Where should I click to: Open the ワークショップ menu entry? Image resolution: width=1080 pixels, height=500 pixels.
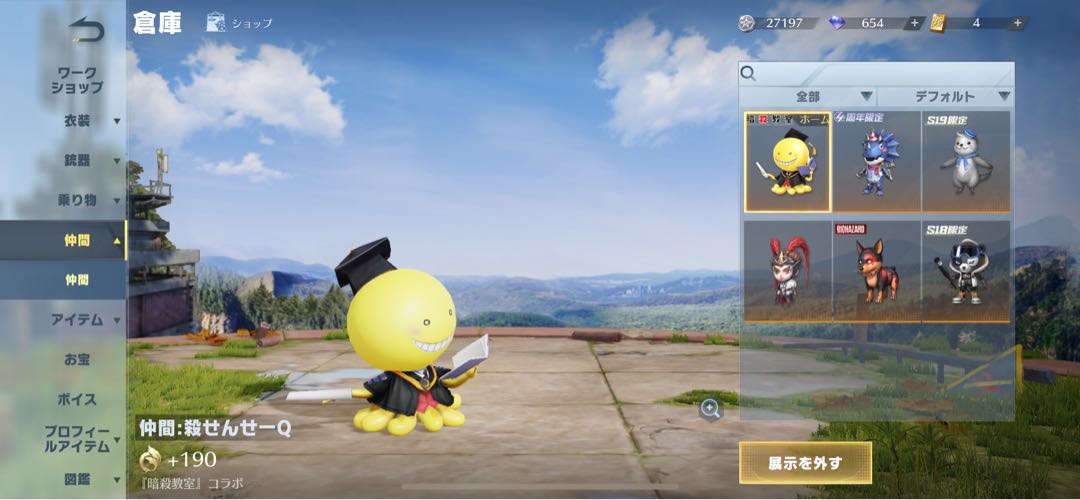[x=77, y=80]
